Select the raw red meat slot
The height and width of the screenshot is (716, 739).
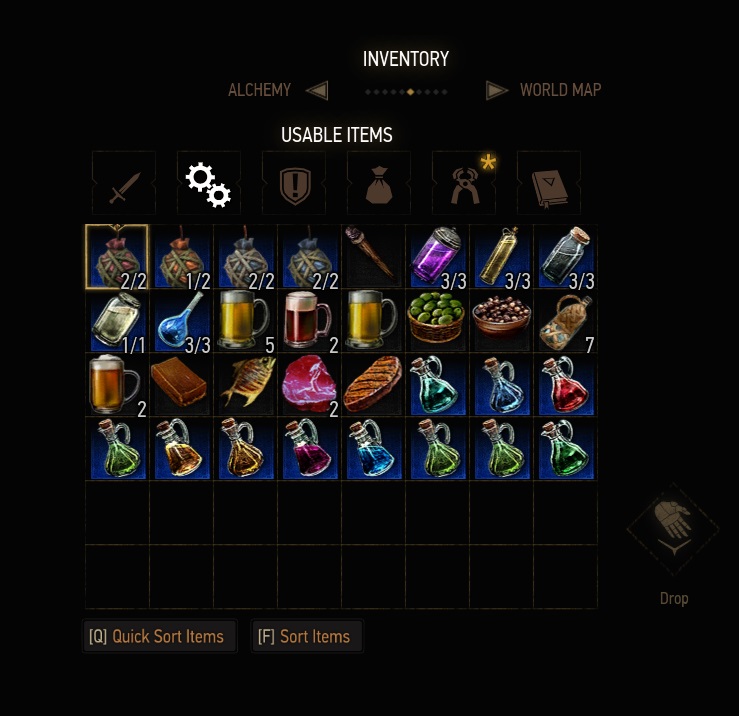tap(309, 384)
